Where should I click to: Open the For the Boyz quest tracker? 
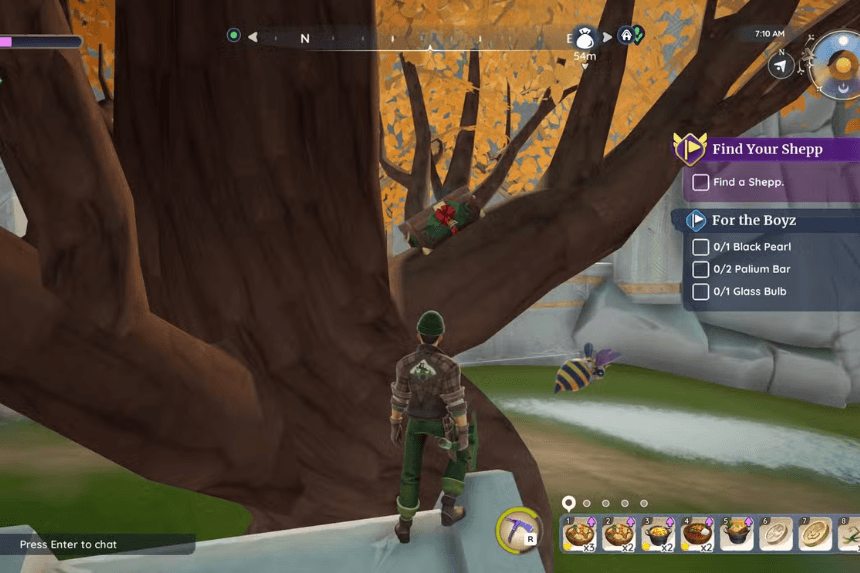754,220
